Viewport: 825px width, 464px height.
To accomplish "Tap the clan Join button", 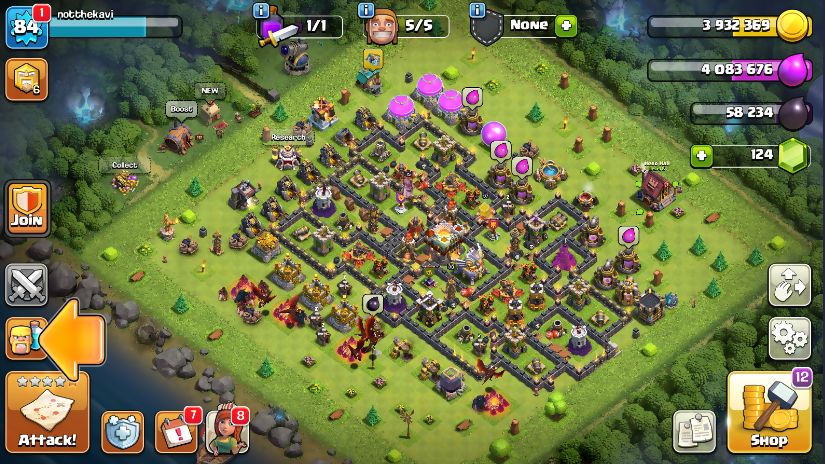I will point(27,208).
